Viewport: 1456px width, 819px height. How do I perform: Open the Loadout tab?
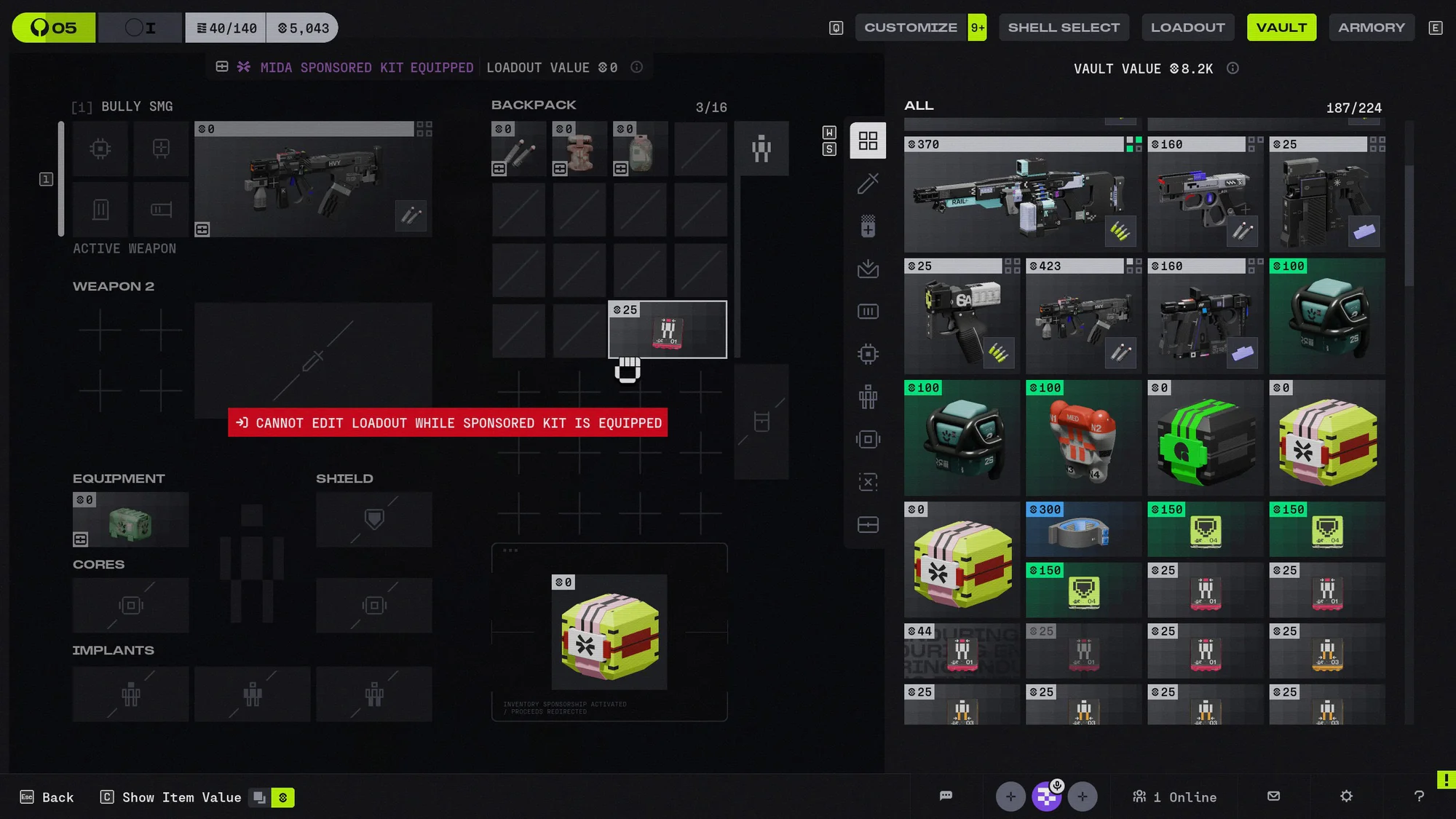(x=1187, y=28)
